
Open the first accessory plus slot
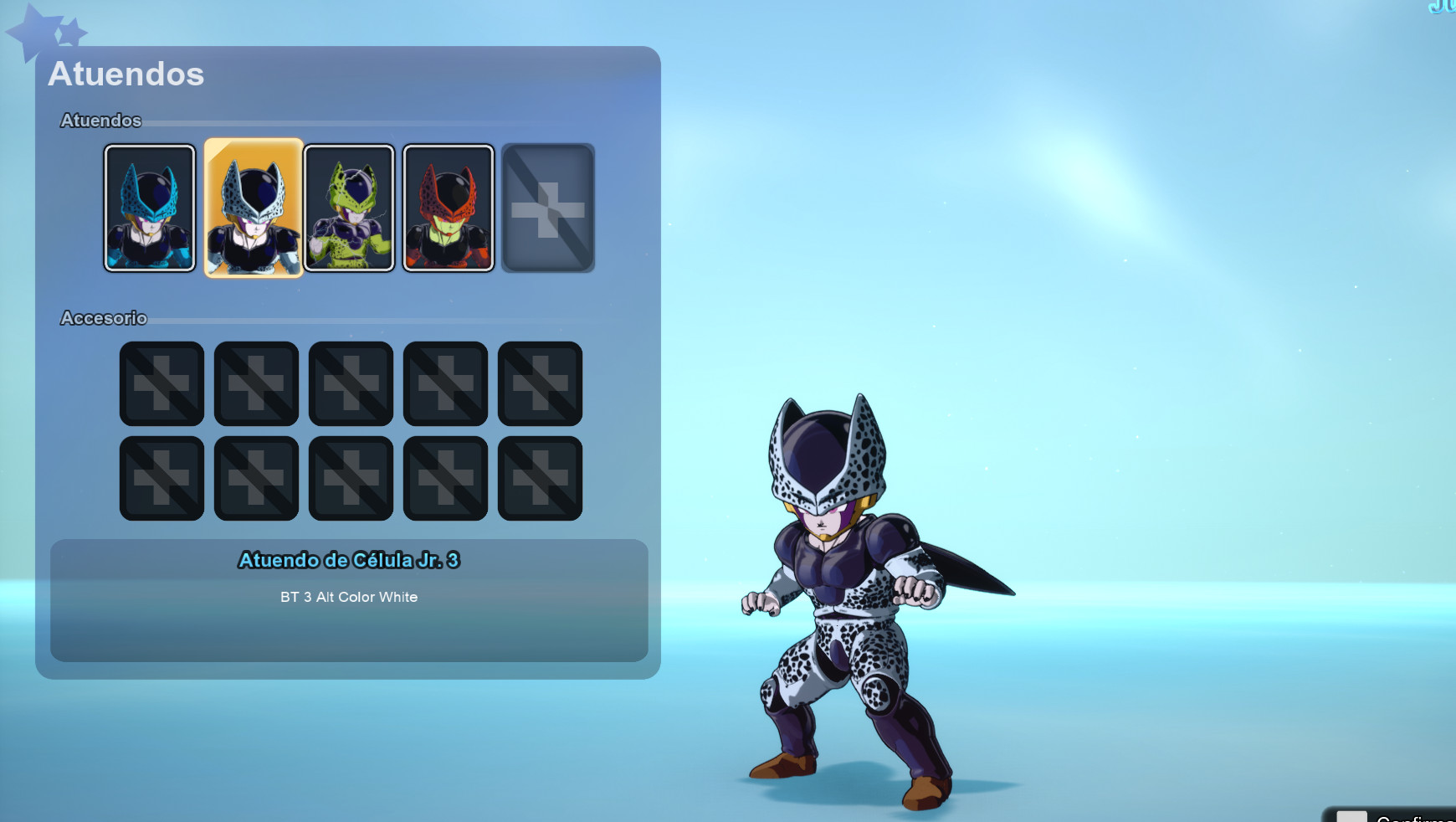tap(161, 384)
